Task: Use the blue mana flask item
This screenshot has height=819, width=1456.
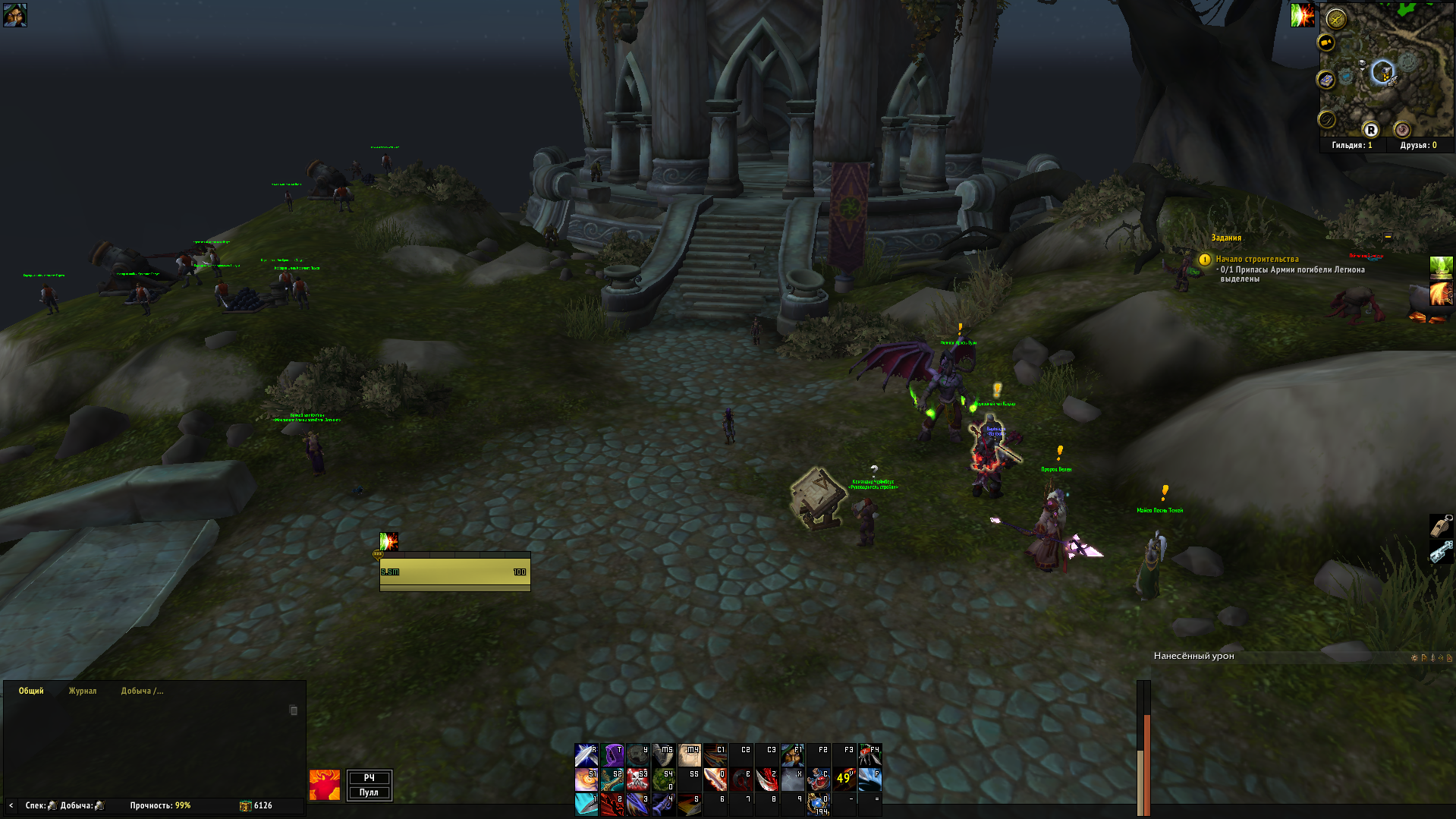Action: pyautogui.click(x=818, y=803)
